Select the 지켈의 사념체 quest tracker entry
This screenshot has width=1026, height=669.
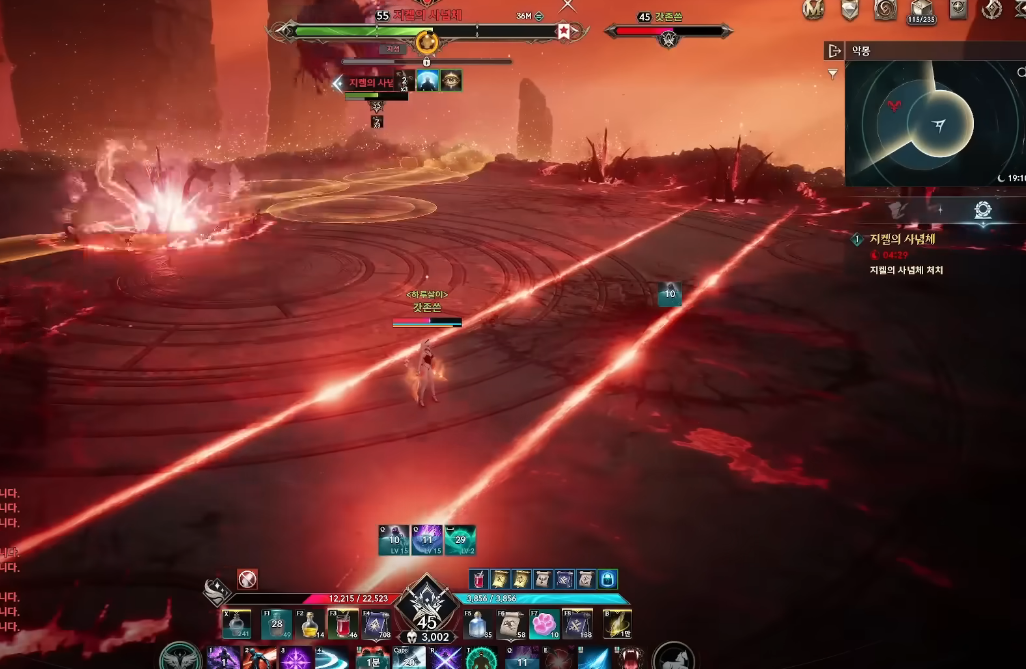[907, 240]
